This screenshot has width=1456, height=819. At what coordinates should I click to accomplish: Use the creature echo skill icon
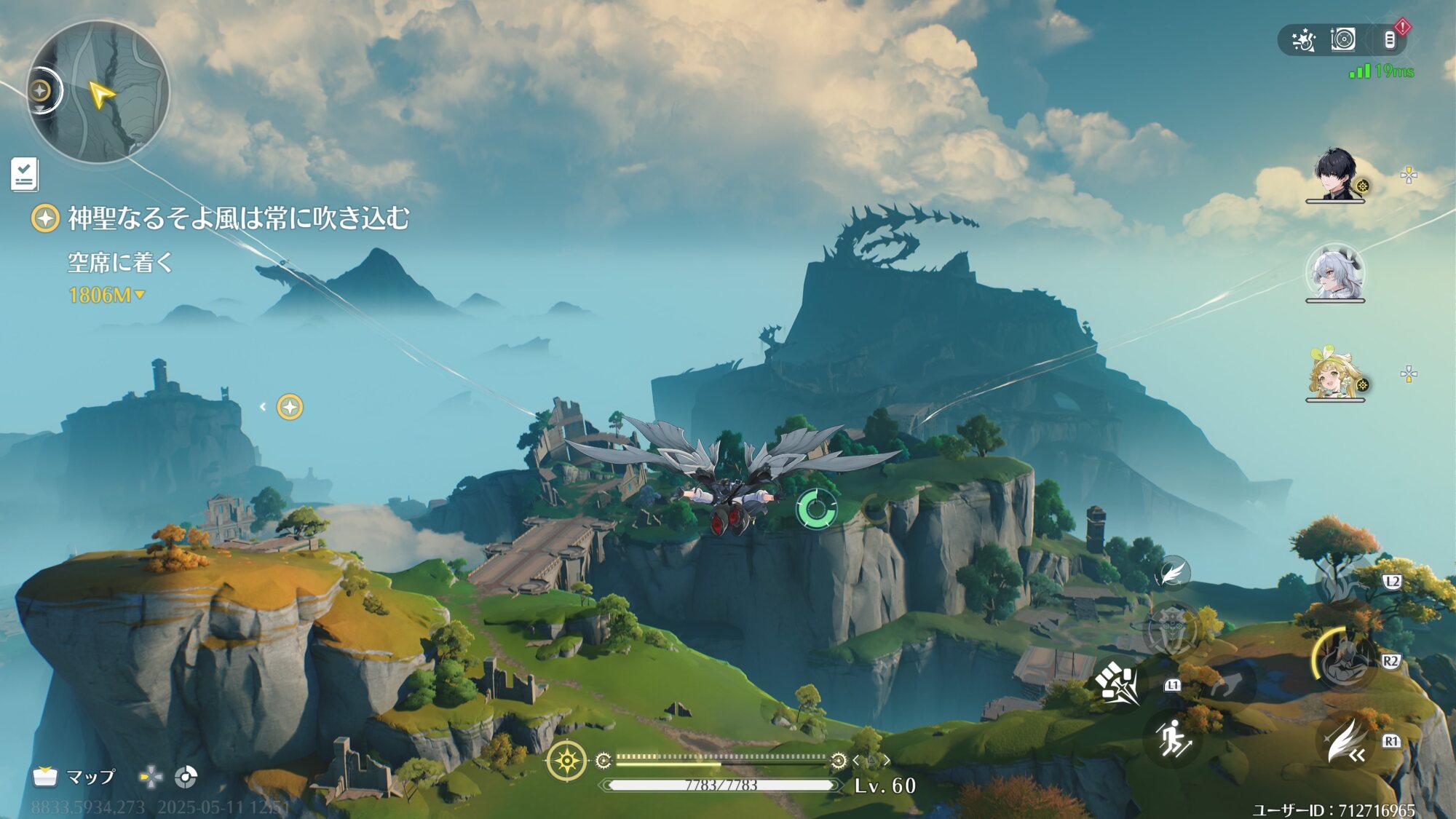tap(1343, 581)
